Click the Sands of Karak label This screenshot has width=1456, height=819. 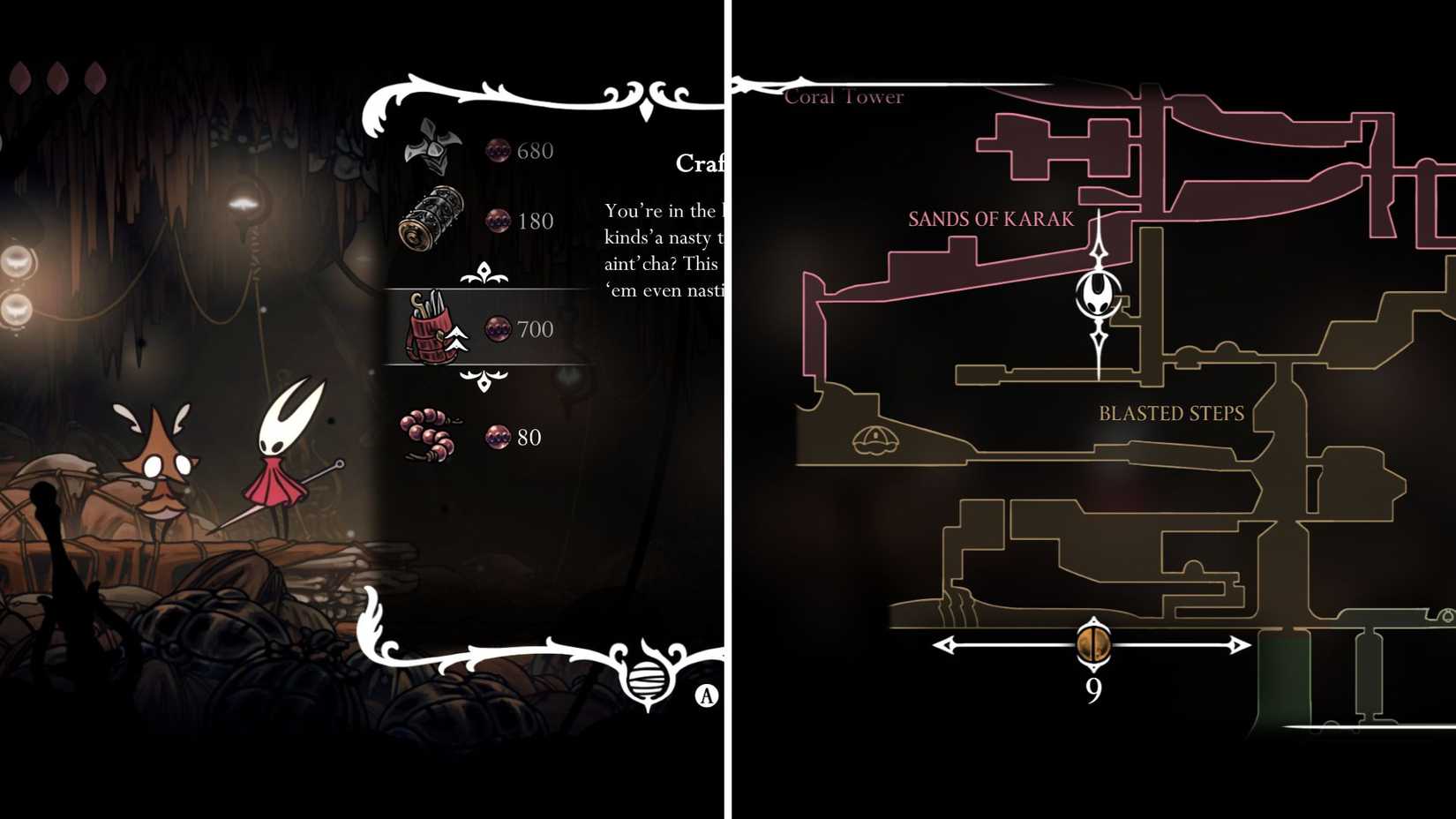click(x=990, y=219)
